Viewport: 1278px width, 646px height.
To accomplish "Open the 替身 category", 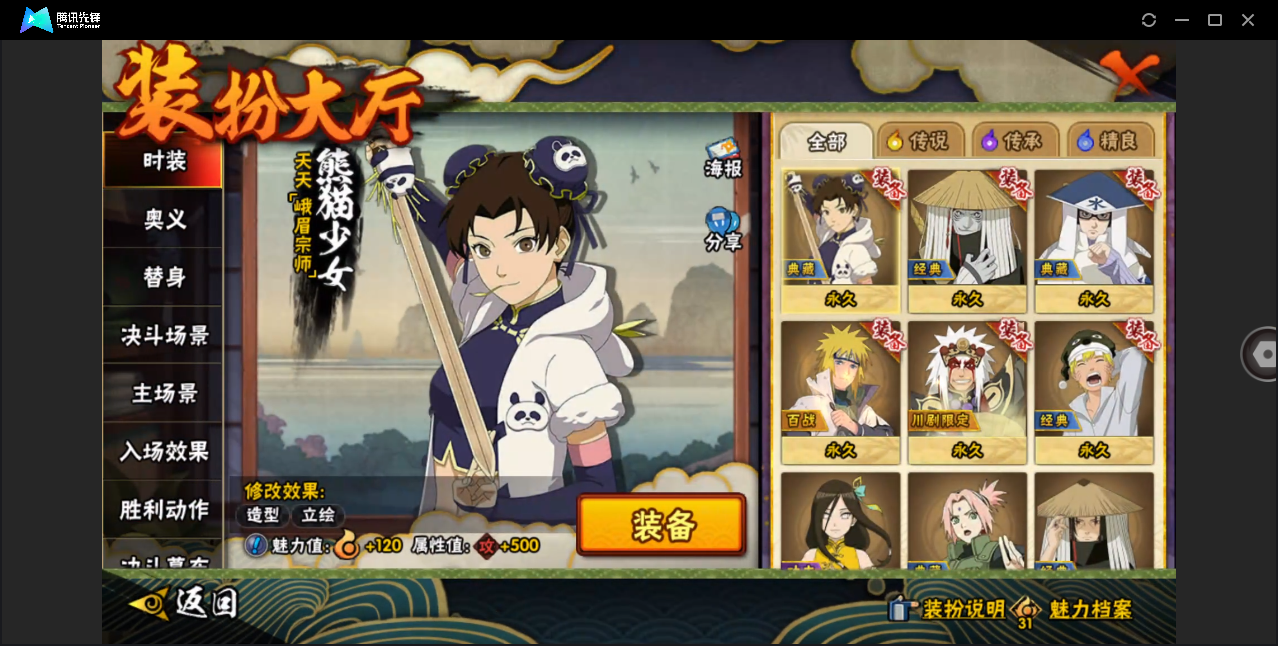I will tap(163, 277).
